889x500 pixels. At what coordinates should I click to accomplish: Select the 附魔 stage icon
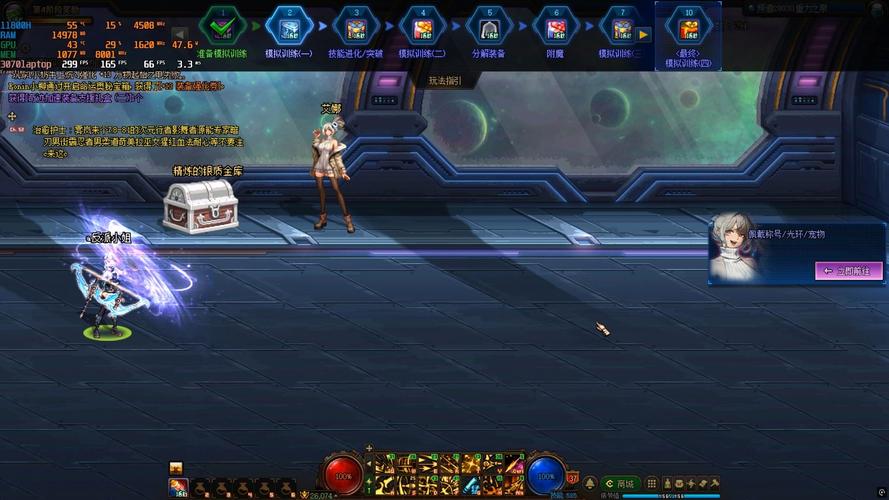click(x=555, y=26)
